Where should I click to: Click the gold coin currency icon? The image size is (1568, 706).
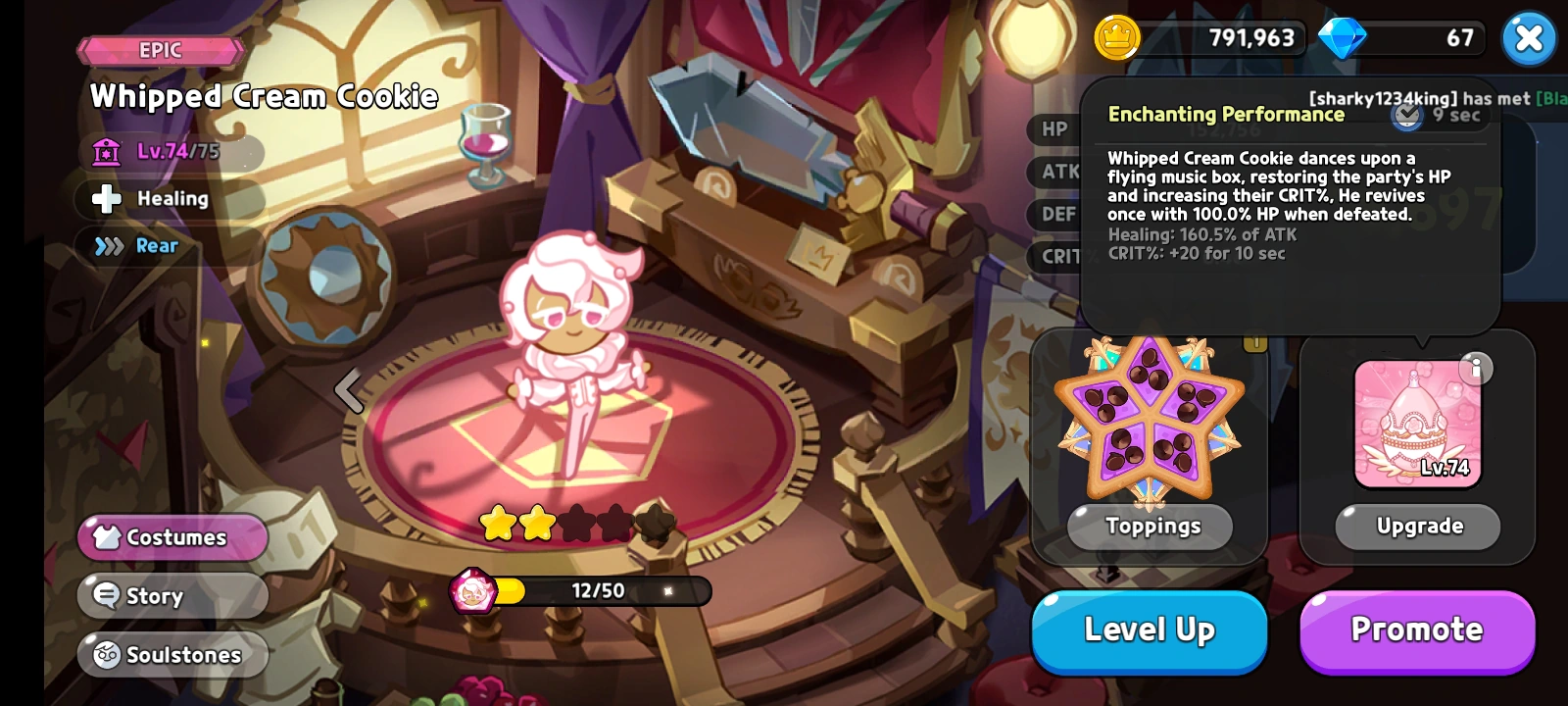pyautogui.click(x=1118, y=39)
